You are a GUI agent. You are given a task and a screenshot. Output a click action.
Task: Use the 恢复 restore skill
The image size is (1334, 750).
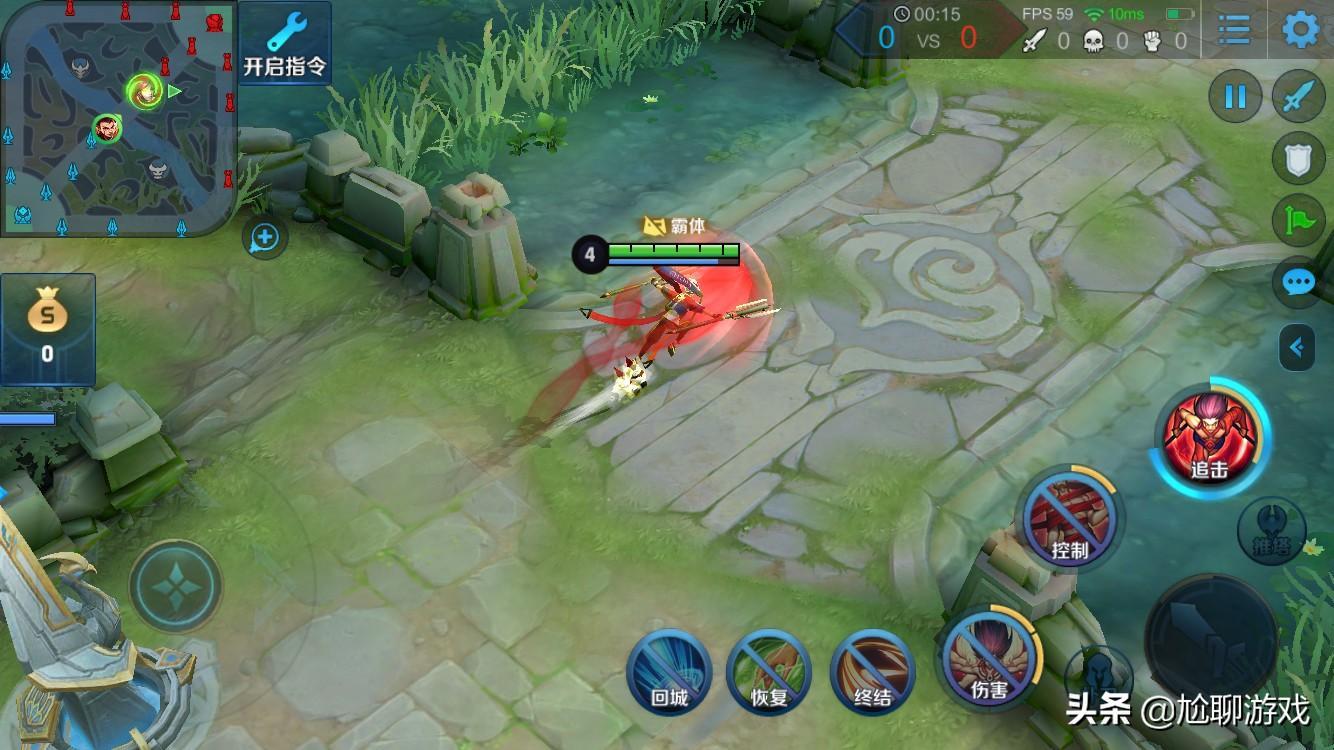[769, 672]
